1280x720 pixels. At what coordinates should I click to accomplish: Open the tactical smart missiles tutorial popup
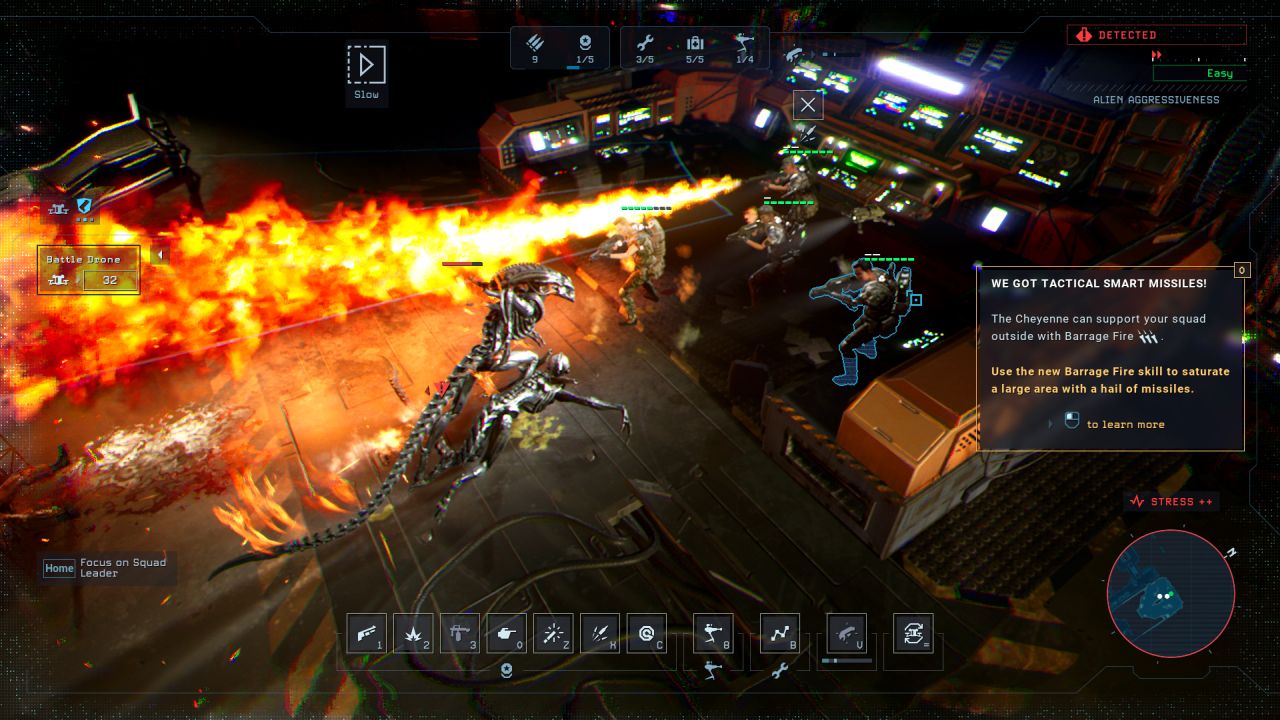point(1110,357)
